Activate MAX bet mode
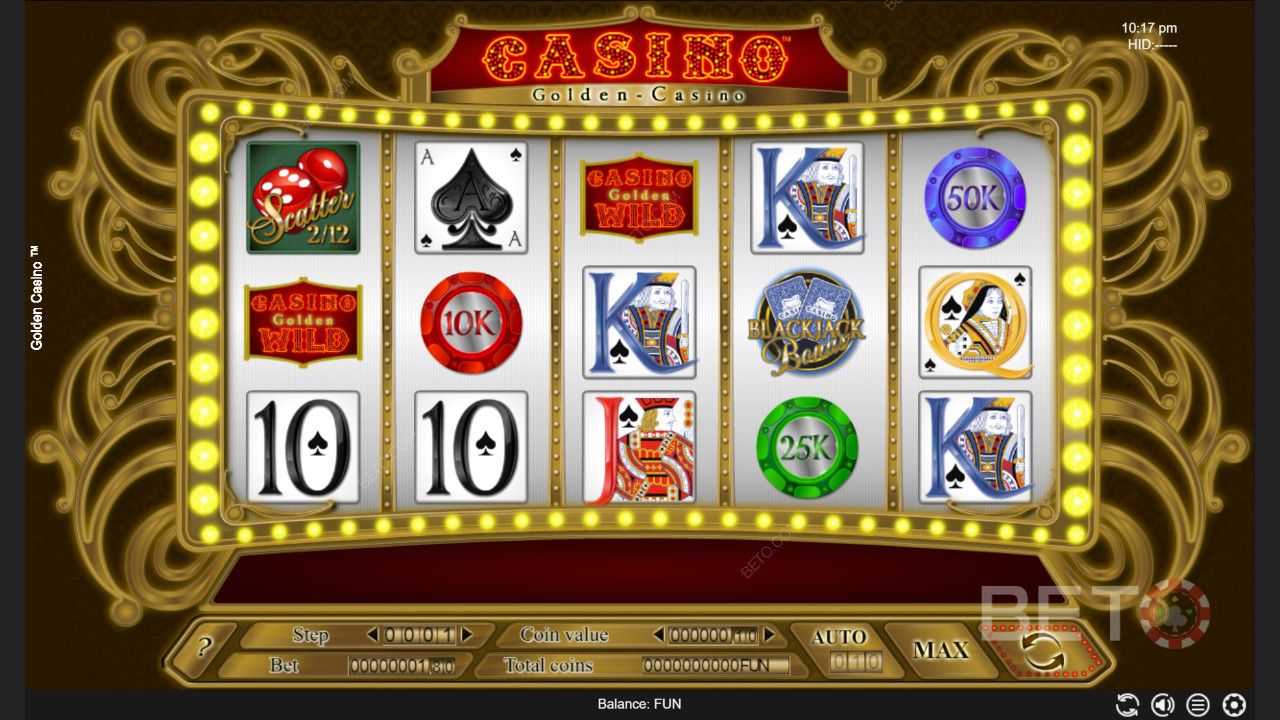 [x=942, y=648]
